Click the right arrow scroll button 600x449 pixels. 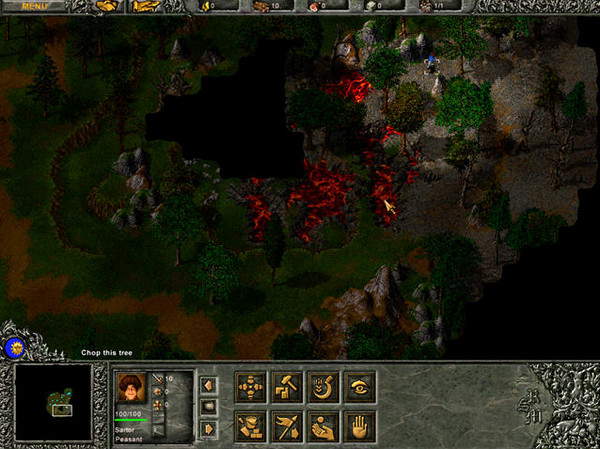click(x=209, y=428)
